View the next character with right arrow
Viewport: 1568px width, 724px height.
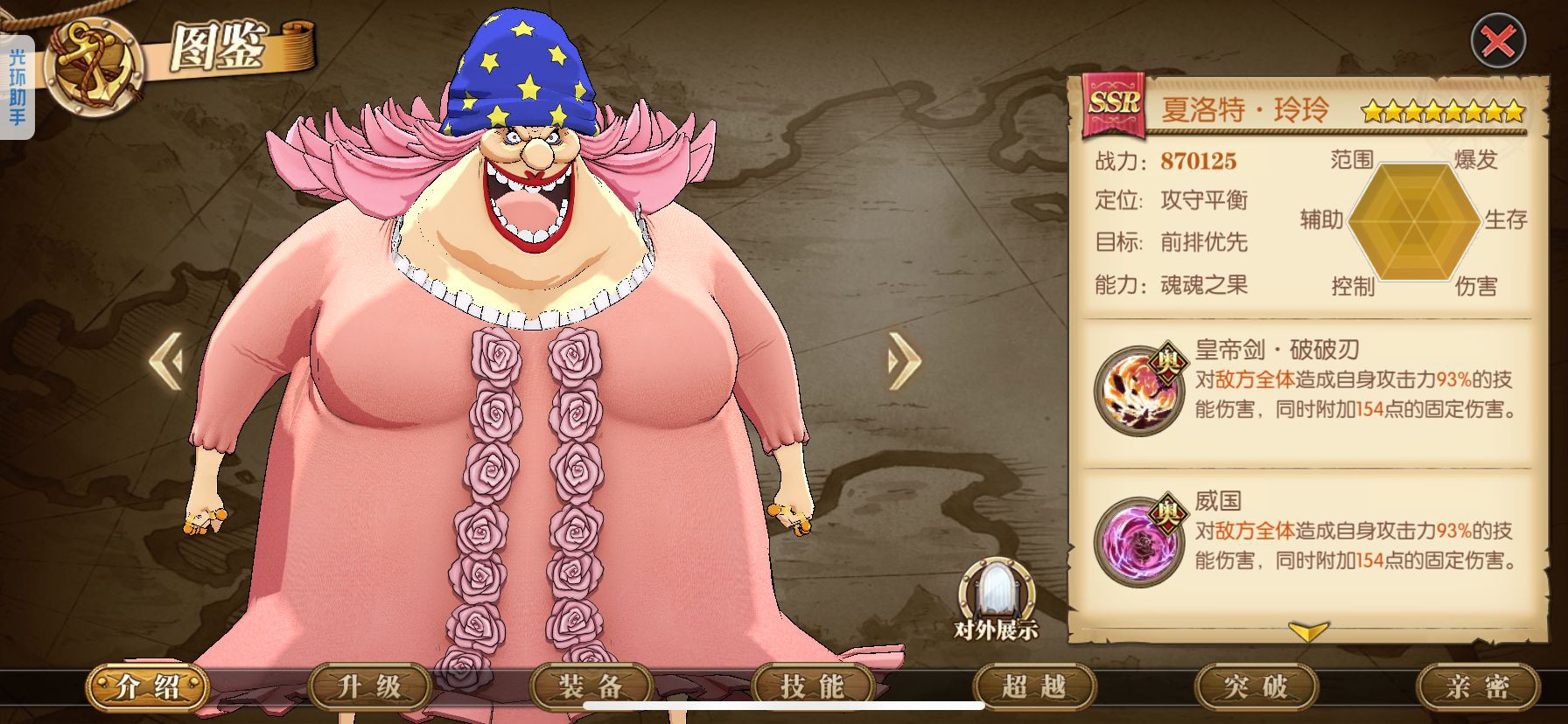(x=904, y=359)
